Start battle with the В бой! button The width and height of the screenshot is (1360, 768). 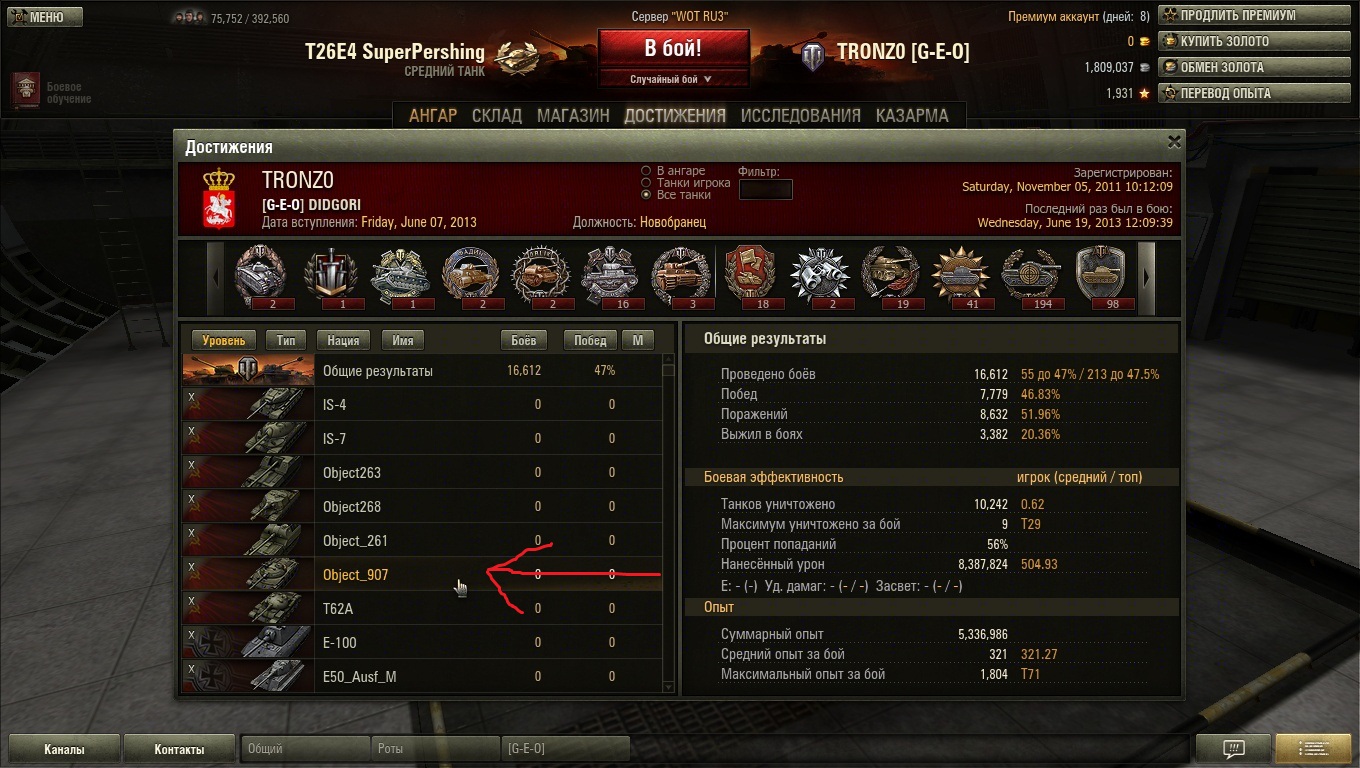[x=673, y=49]
